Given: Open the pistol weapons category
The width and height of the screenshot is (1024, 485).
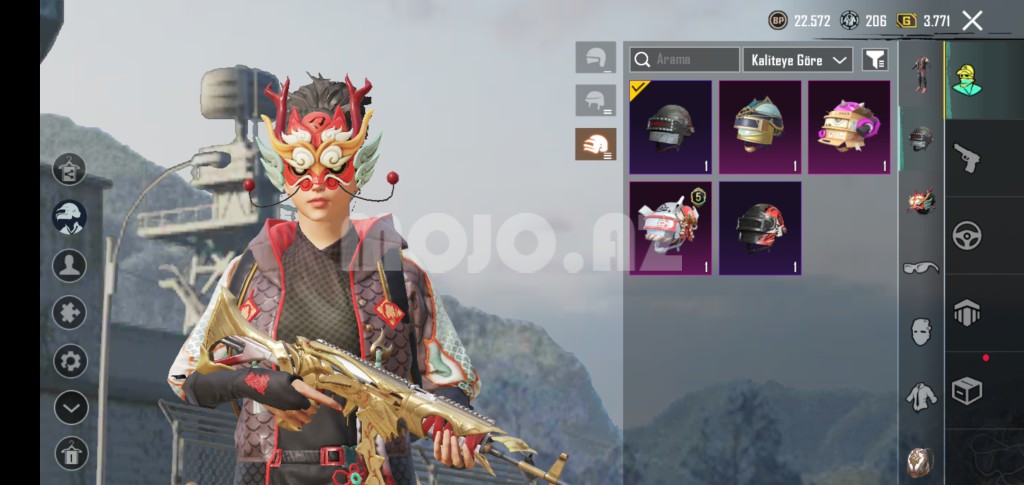Looking at the screenshot, I should (967, 158).
